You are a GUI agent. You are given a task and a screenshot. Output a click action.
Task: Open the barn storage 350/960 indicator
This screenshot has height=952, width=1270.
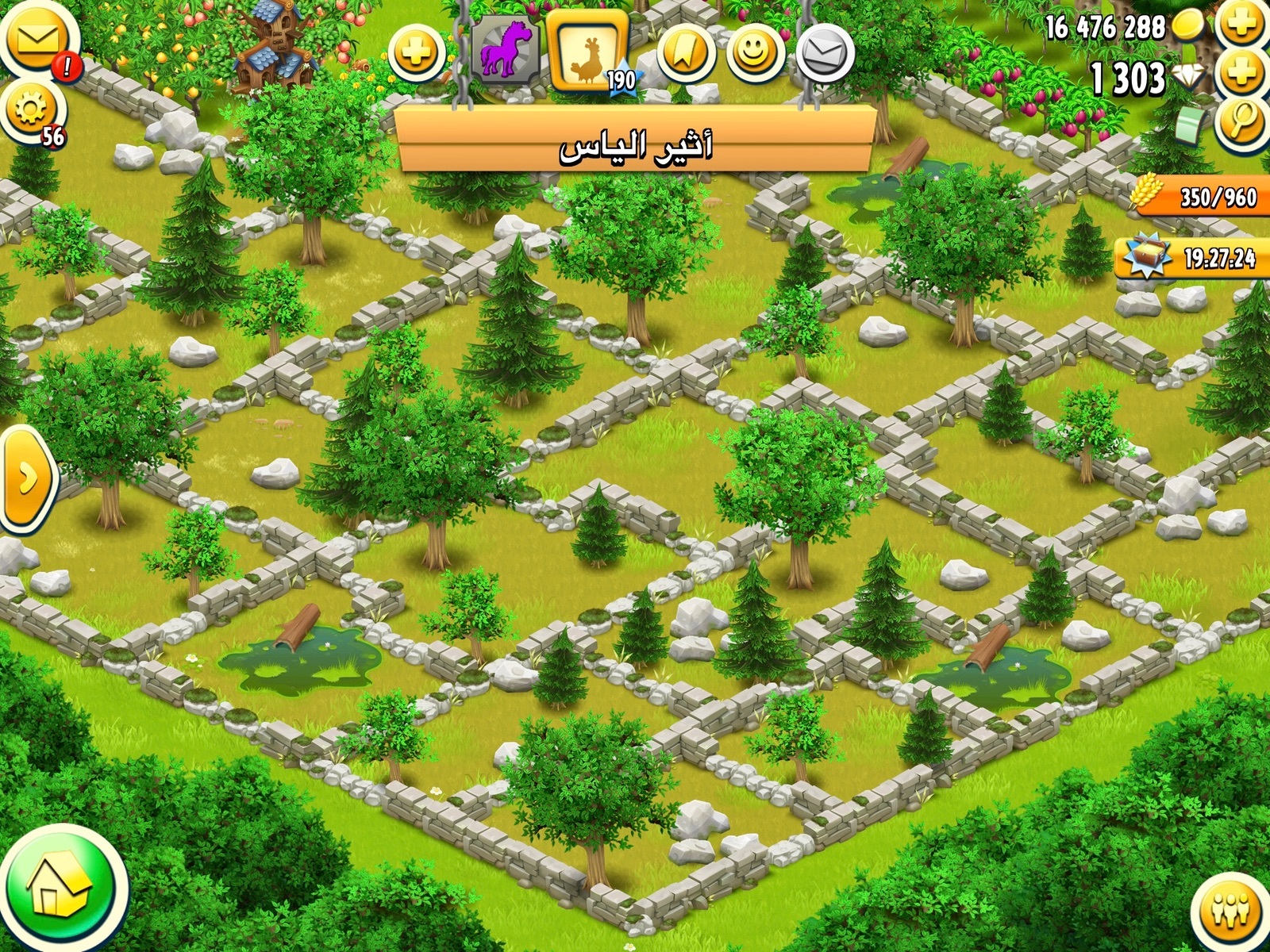tap(1200, 195)
